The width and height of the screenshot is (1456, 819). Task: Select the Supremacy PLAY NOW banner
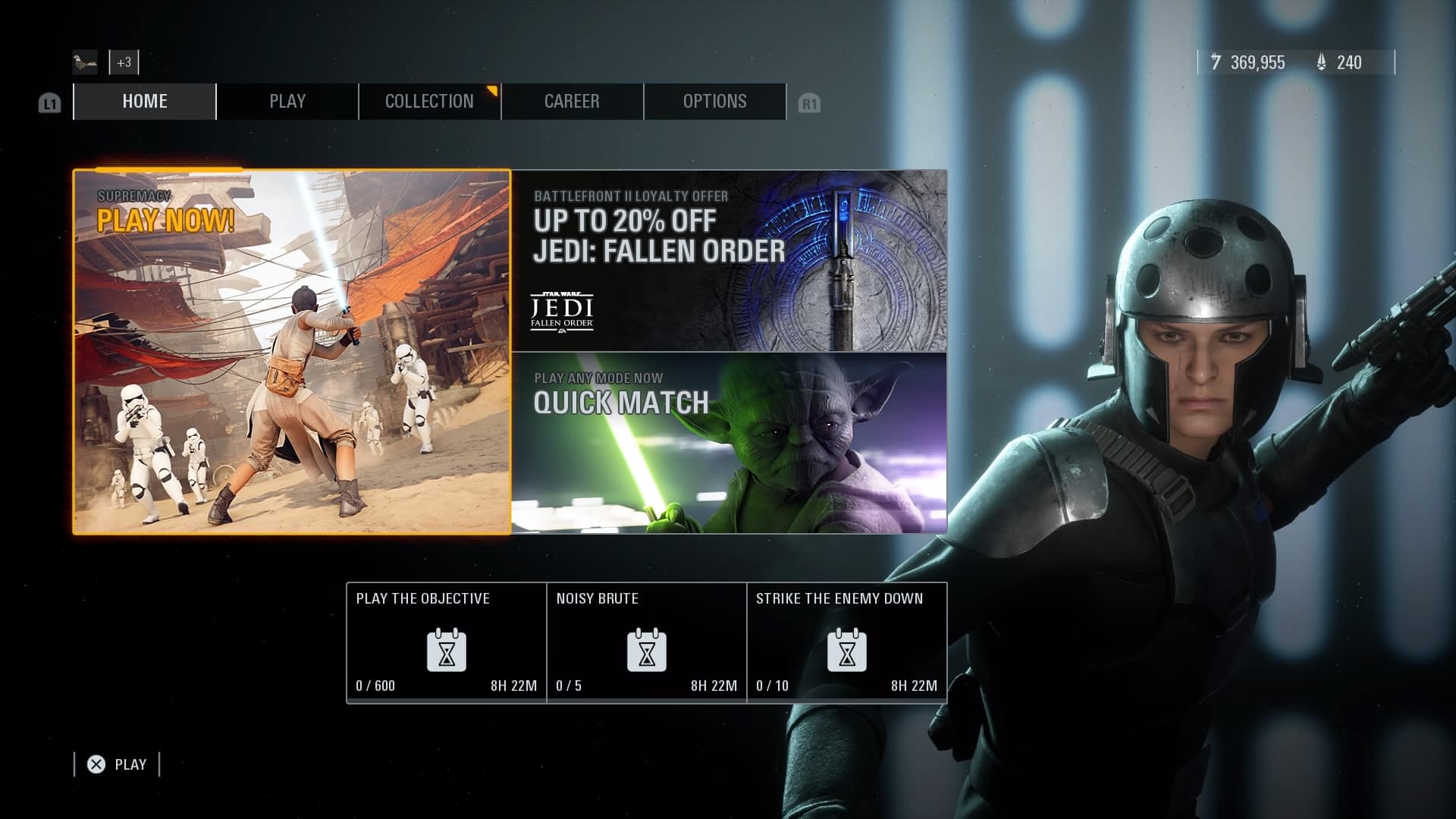pyautogui.click(x=292, y=351)
